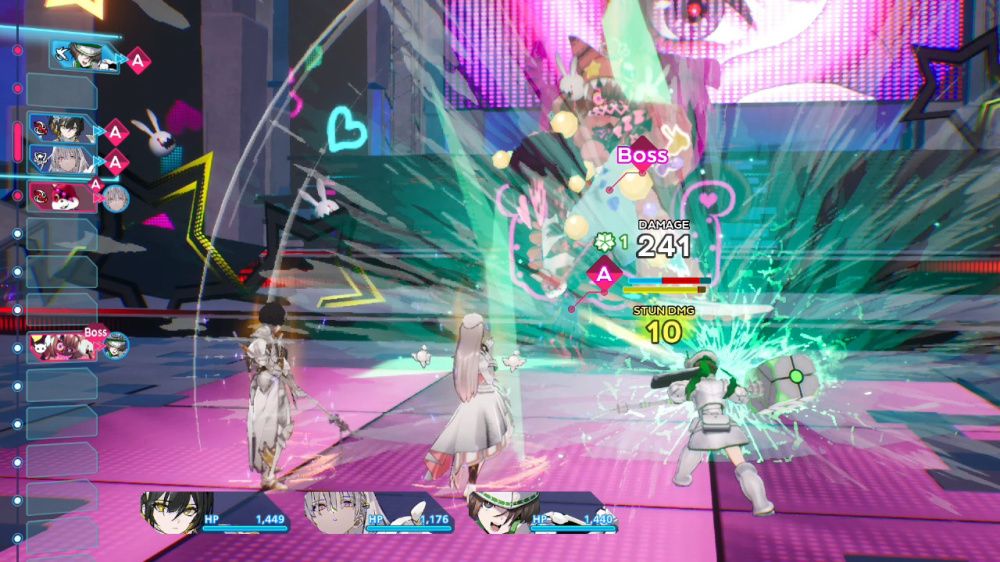Select the black-haired character's turn card
Screen dimensions: 1000x562
click(x=62, y=129)
